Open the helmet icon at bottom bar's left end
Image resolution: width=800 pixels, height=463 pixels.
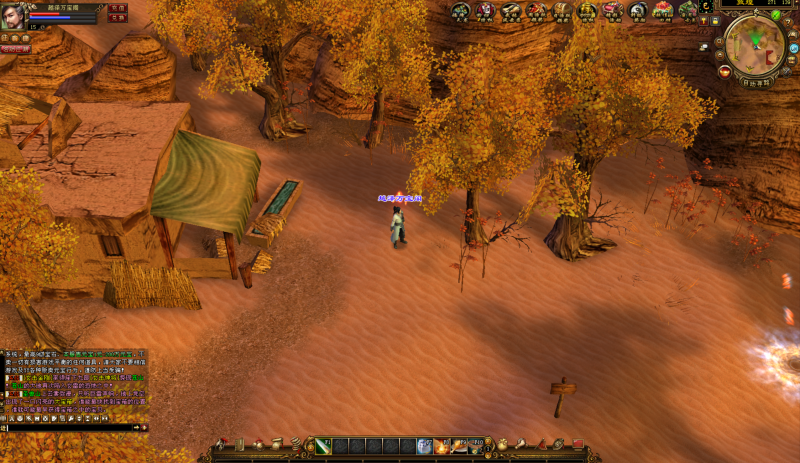point(221,443)
